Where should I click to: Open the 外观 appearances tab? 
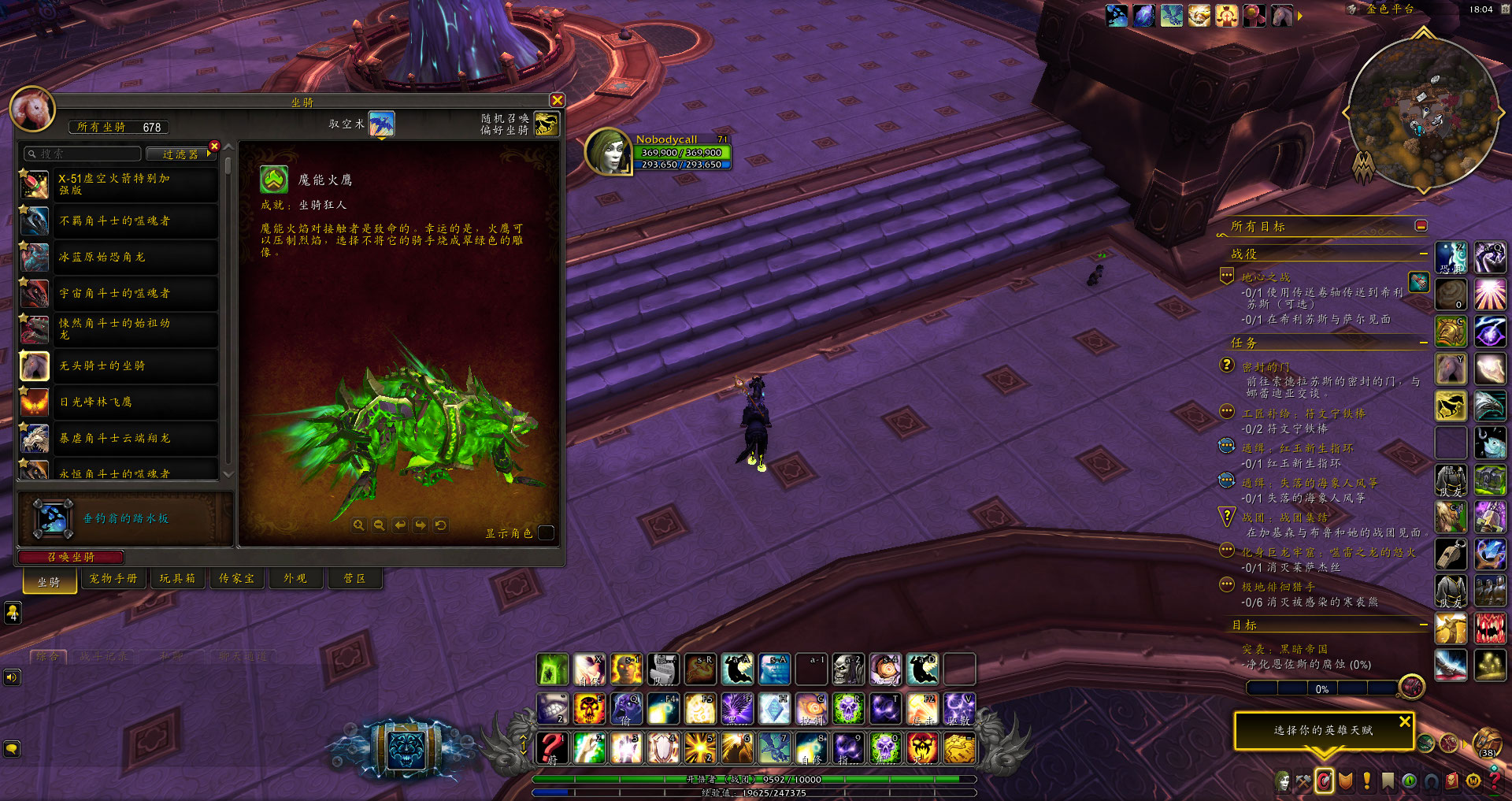click(x=295, y=579)
